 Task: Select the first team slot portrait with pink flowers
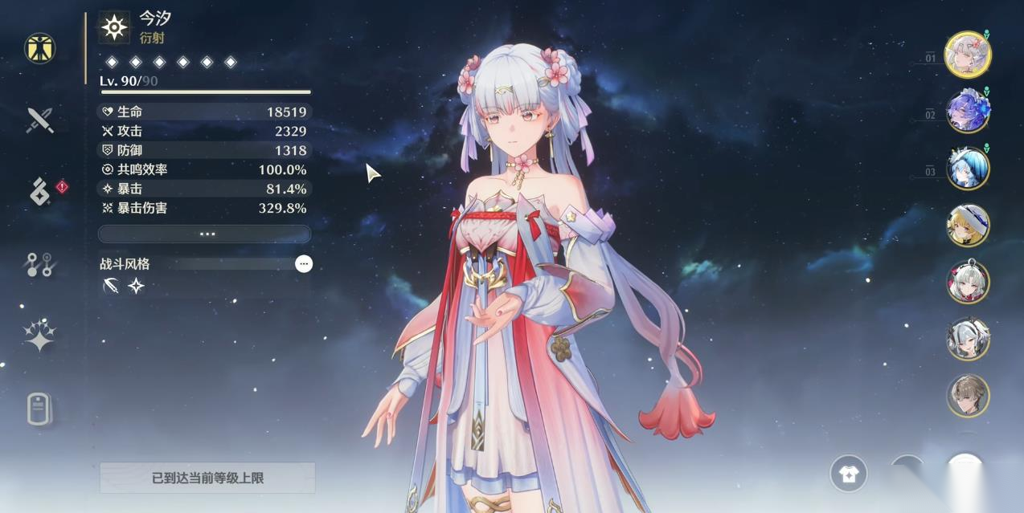tap(968, 55)
